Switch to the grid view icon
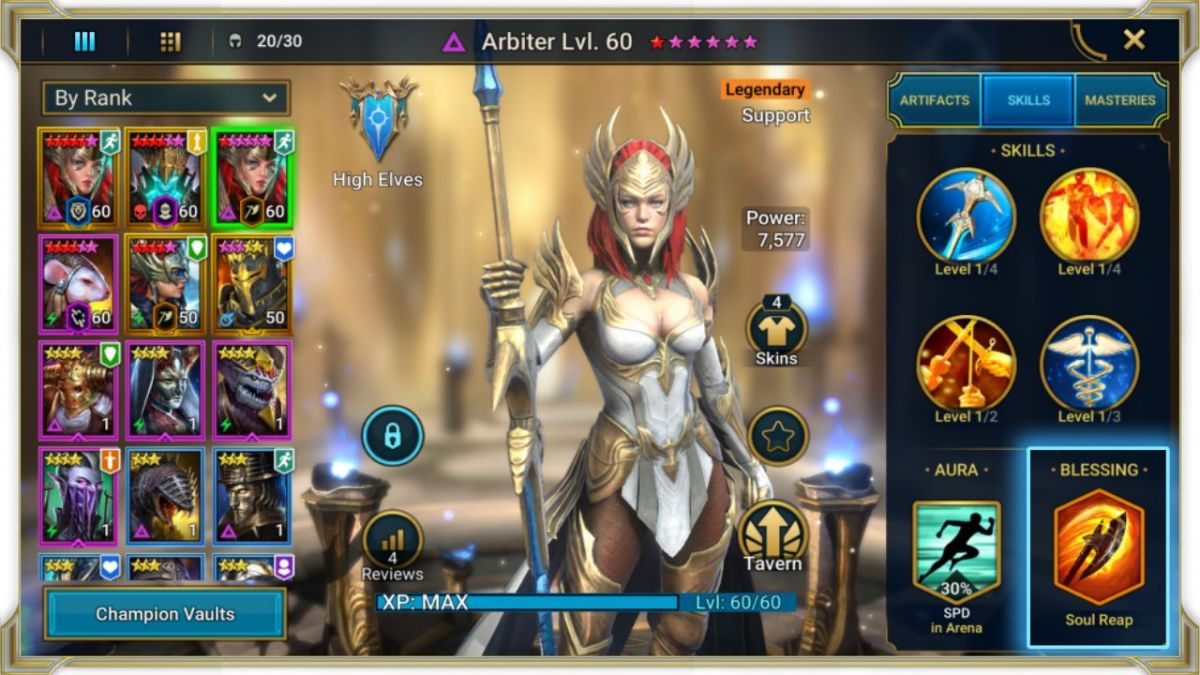 point(170,41)
